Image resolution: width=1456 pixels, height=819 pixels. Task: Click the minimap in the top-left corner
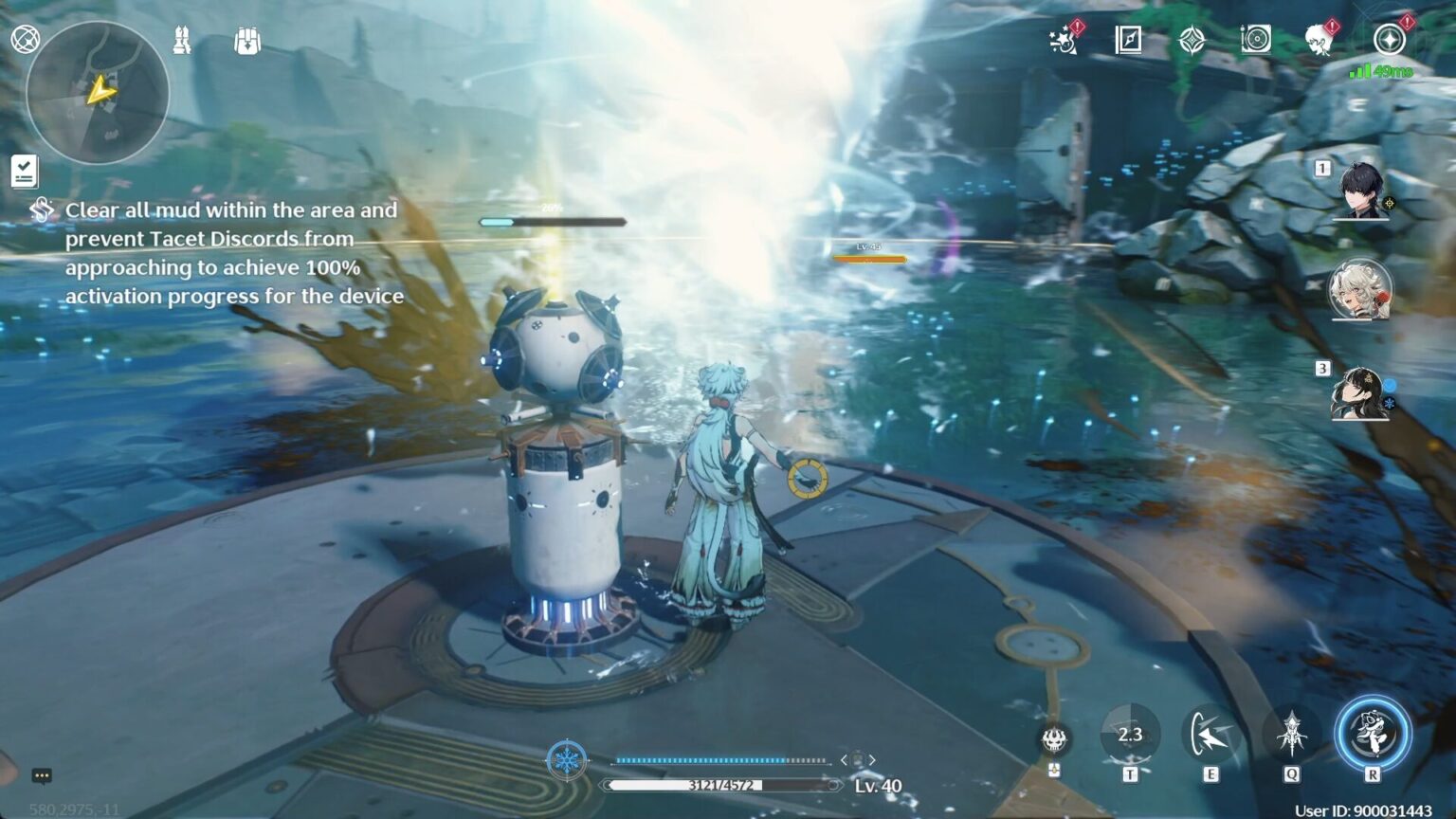coord(98,92)
